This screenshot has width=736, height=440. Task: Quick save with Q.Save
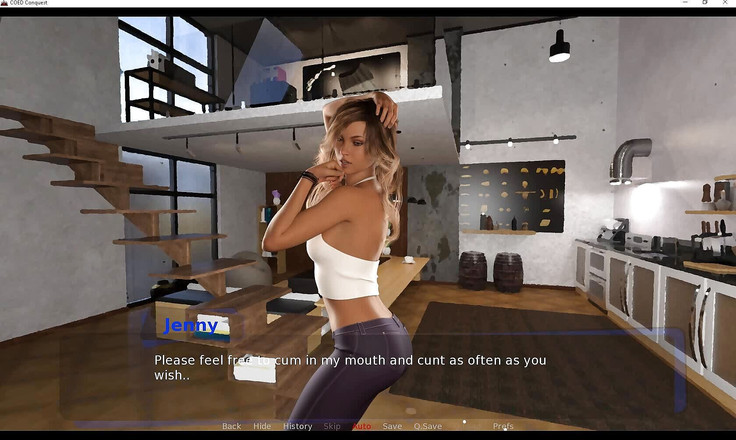coord(427,426)
